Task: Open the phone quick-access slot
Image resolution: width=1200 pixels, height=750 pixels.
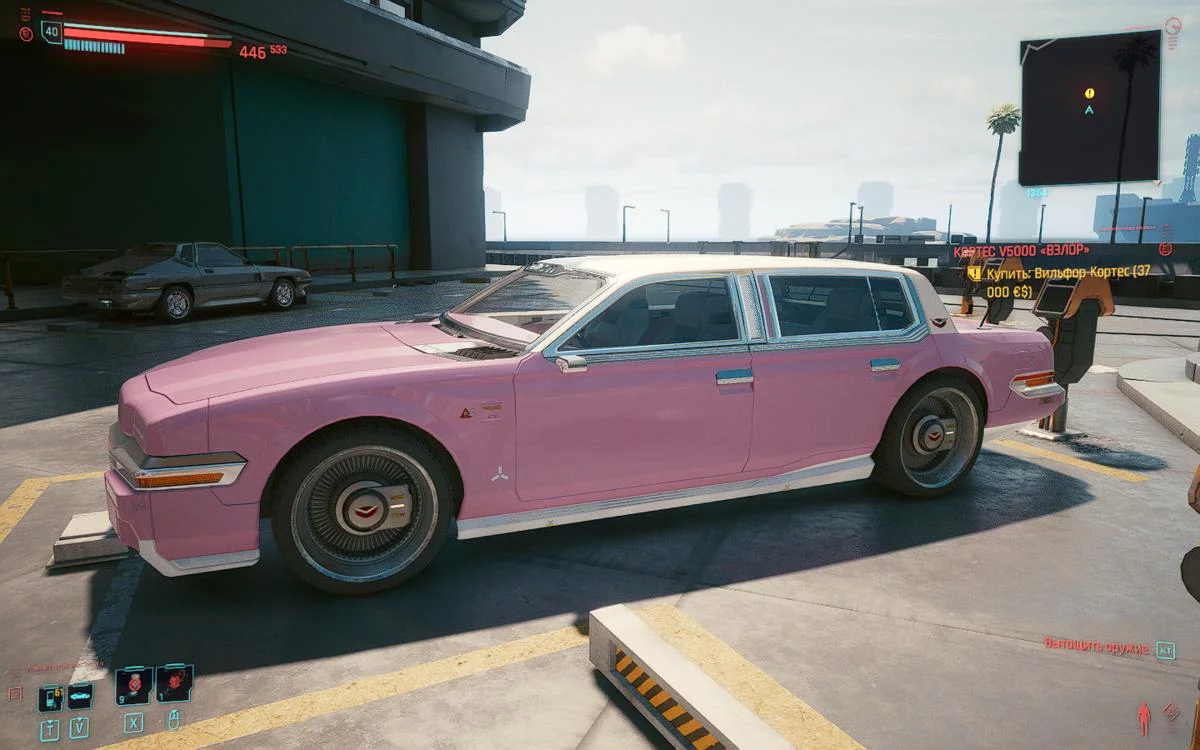Action: 50,697
